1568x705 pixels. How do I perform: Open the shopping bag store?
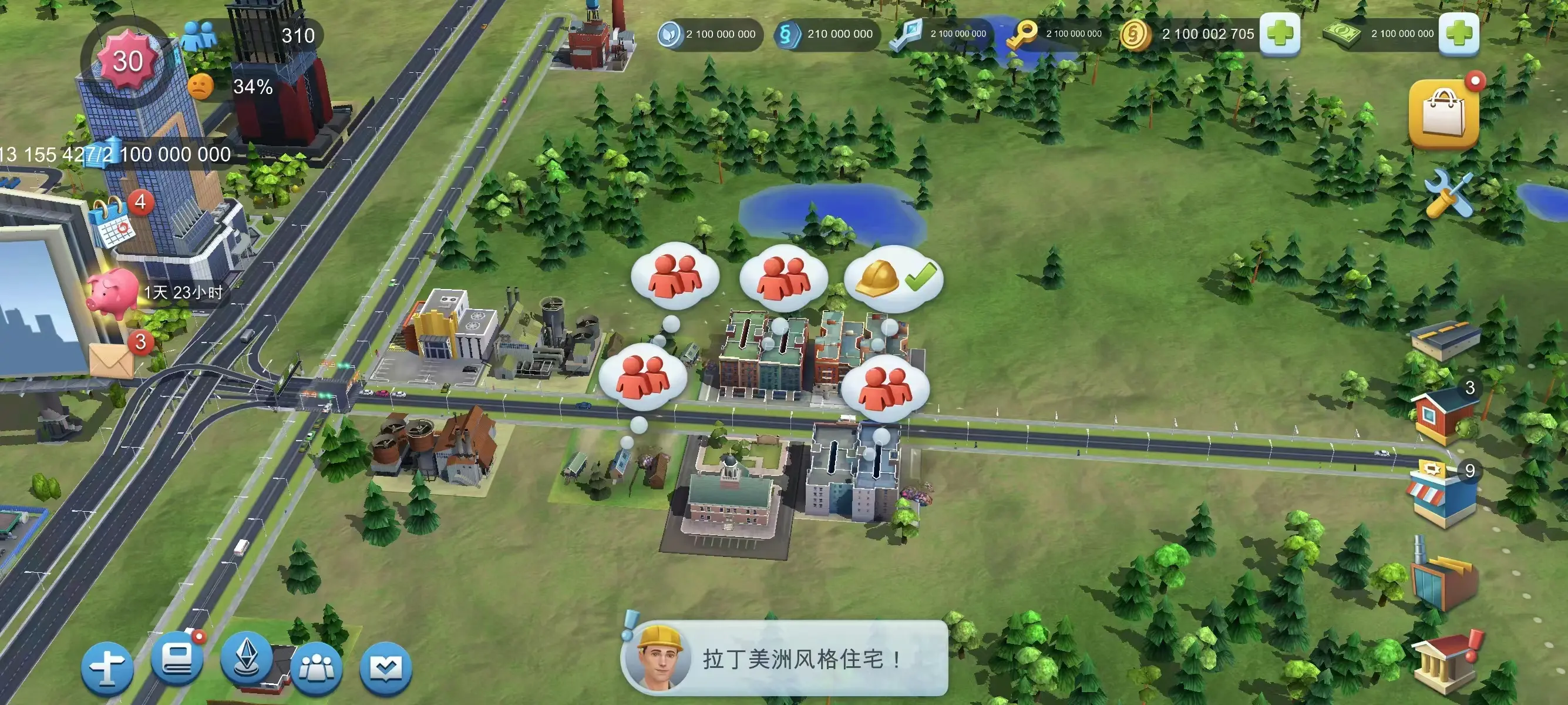point(1443,113)
